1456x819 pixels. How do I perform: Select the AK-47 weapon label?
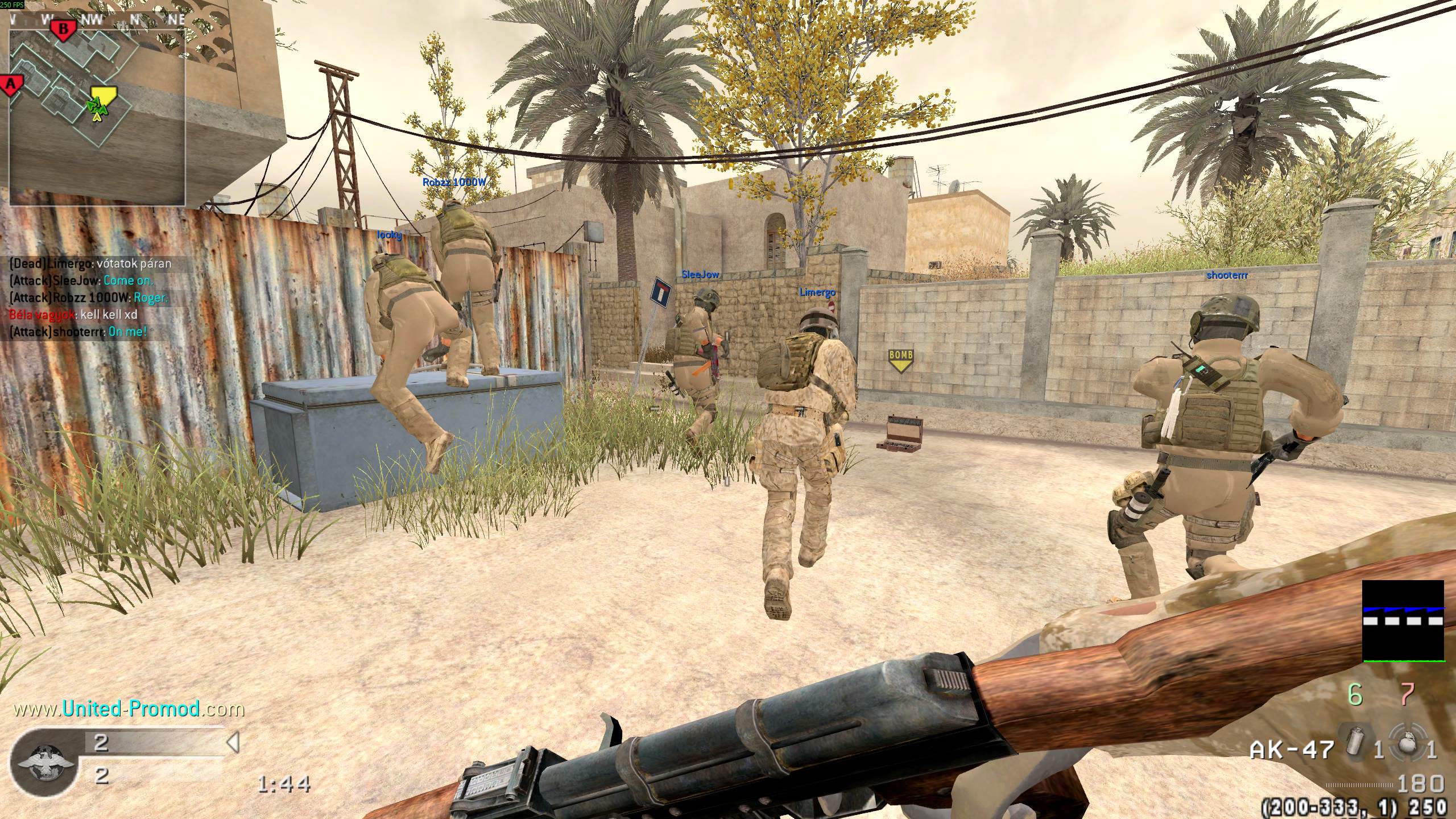[x=1289, y=750]
